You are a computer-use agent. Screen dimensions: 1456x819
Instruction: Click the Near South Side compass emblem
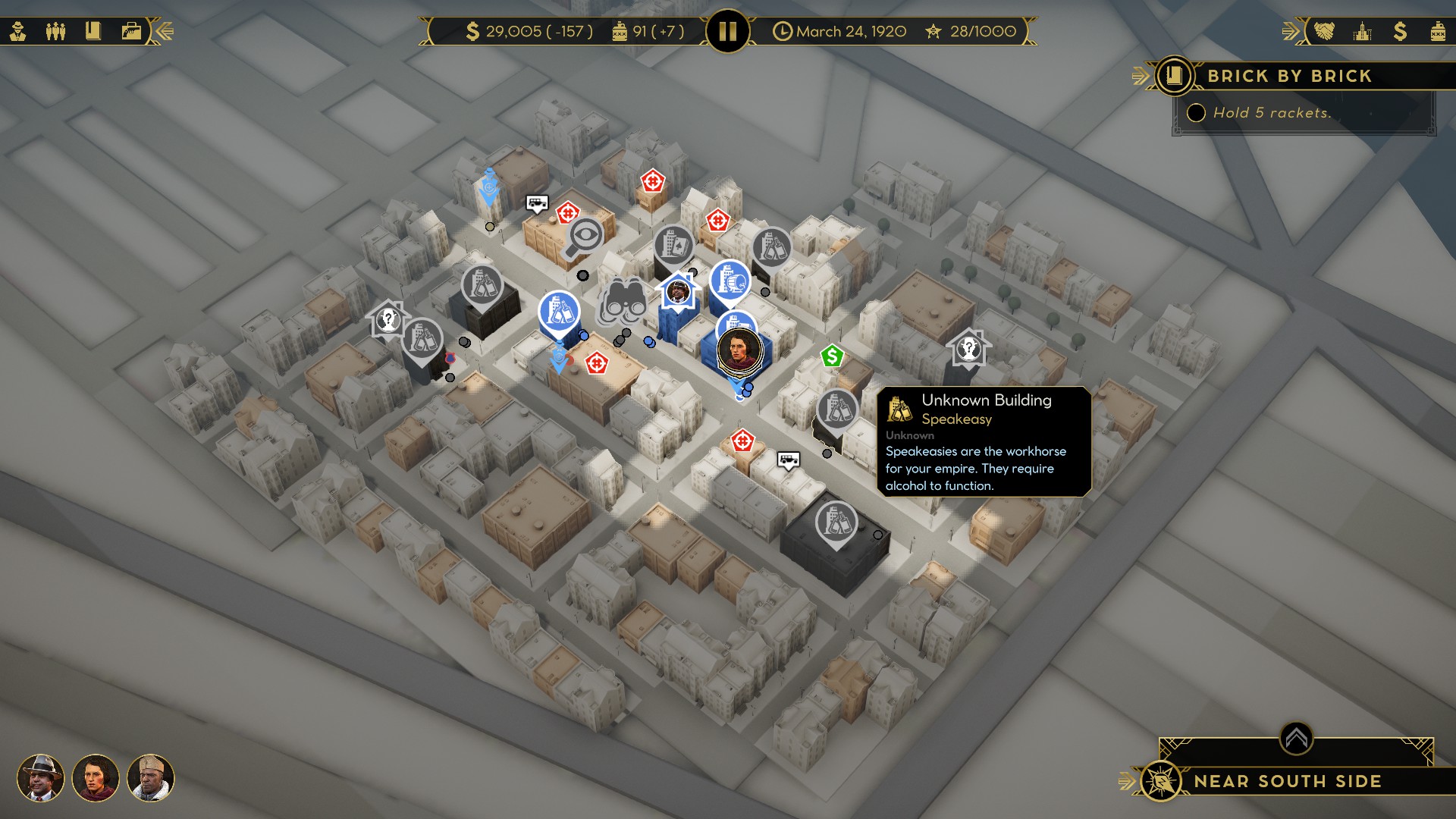[1160, 781]
